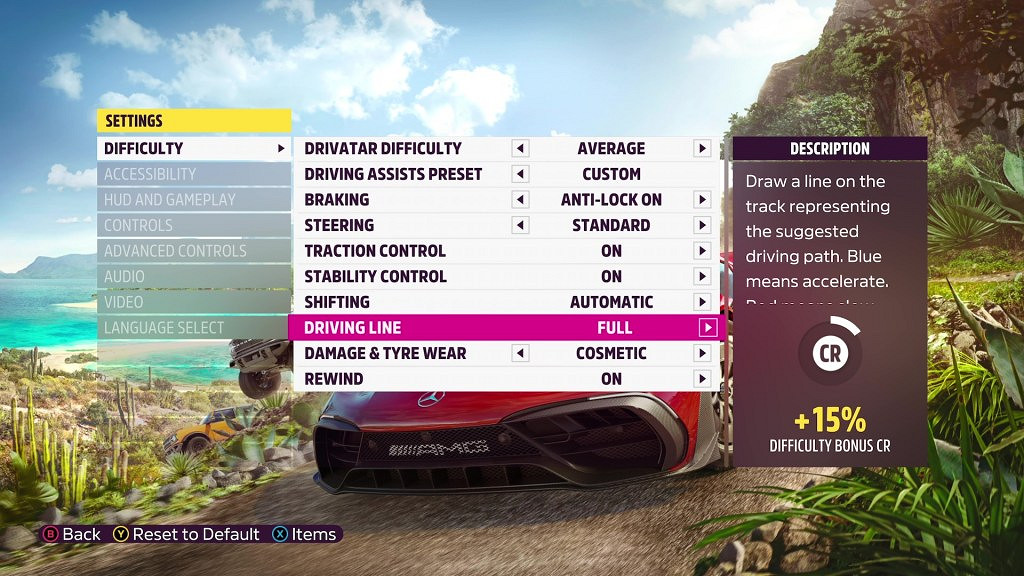This screenshot has height=576, width=1024.
Task: Cycle Steering option with its right arrow
Action: [703, 225]
